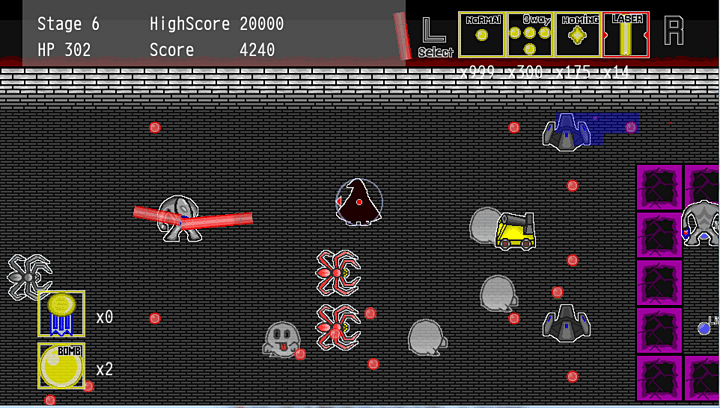The image size is (720, 408).
Task: Click the medal ribbon item icon
Action: (x=61, y=314)
